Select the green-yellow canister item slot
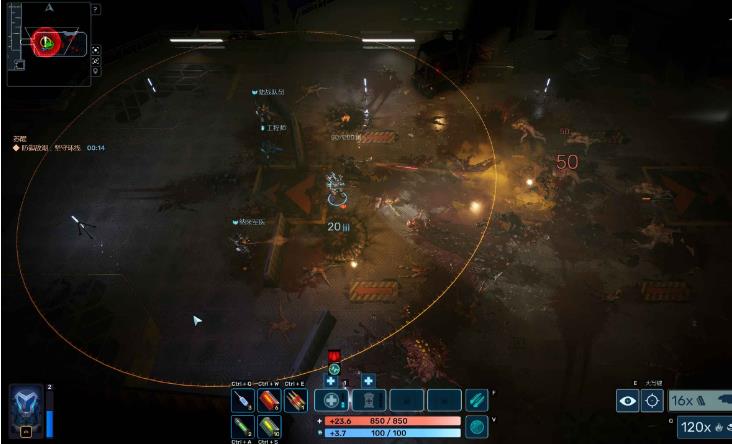The height and width of the screenshot is (444, 732). point(269,426)
